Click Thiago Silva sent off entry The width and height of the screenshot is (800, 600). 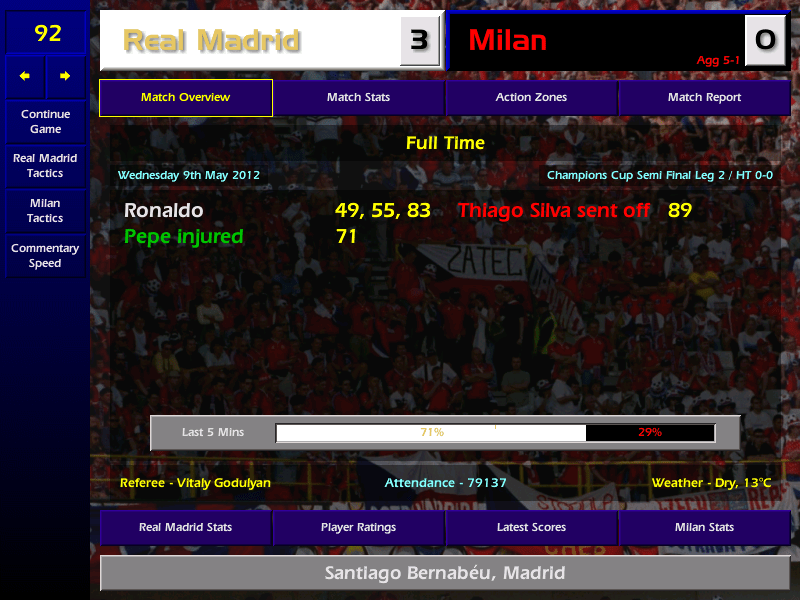(553, 211)
